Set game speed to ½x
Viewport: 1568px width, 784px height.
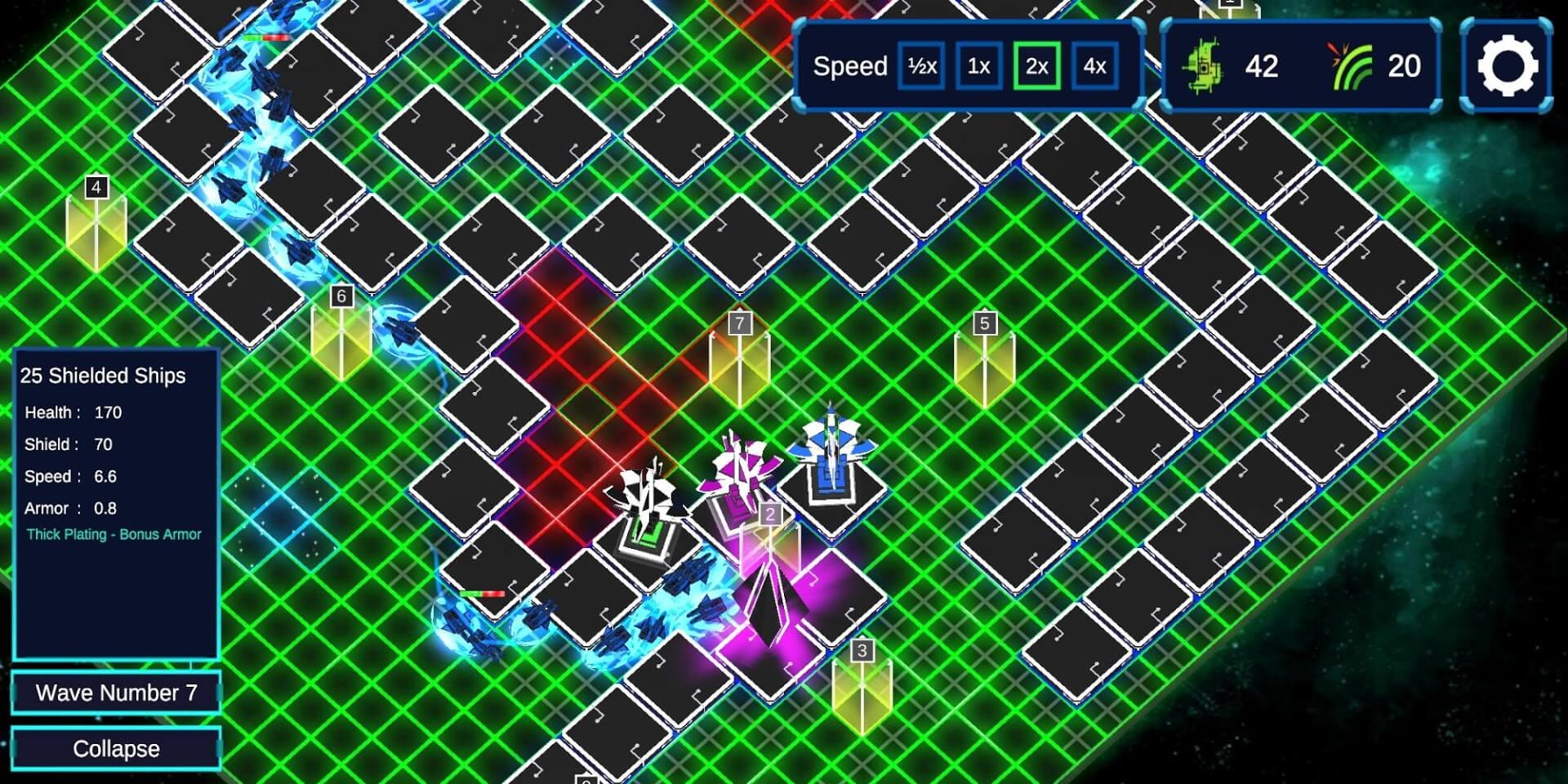pyautogui.click(x=920, y=67)
